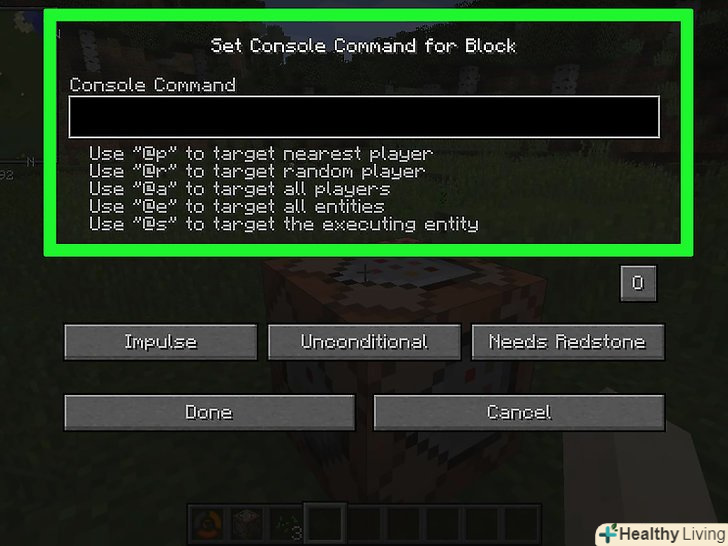Toggle the small O output button
Screen dimensions: 728x546
[638, 283]
